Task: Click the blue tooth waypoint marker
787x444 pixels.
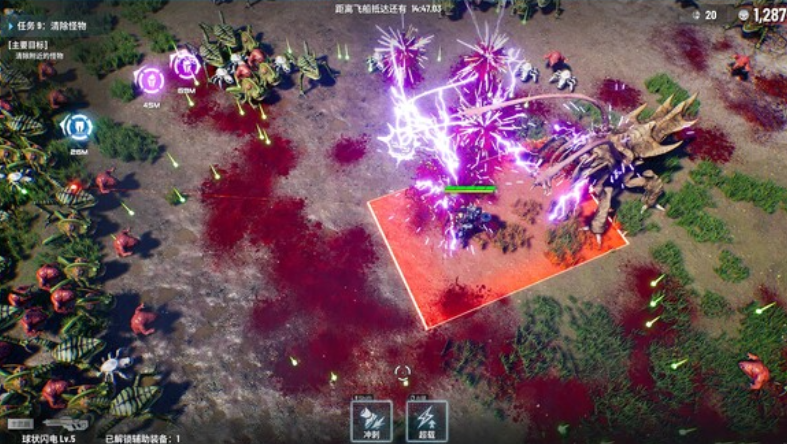Action: coord(77,127)
